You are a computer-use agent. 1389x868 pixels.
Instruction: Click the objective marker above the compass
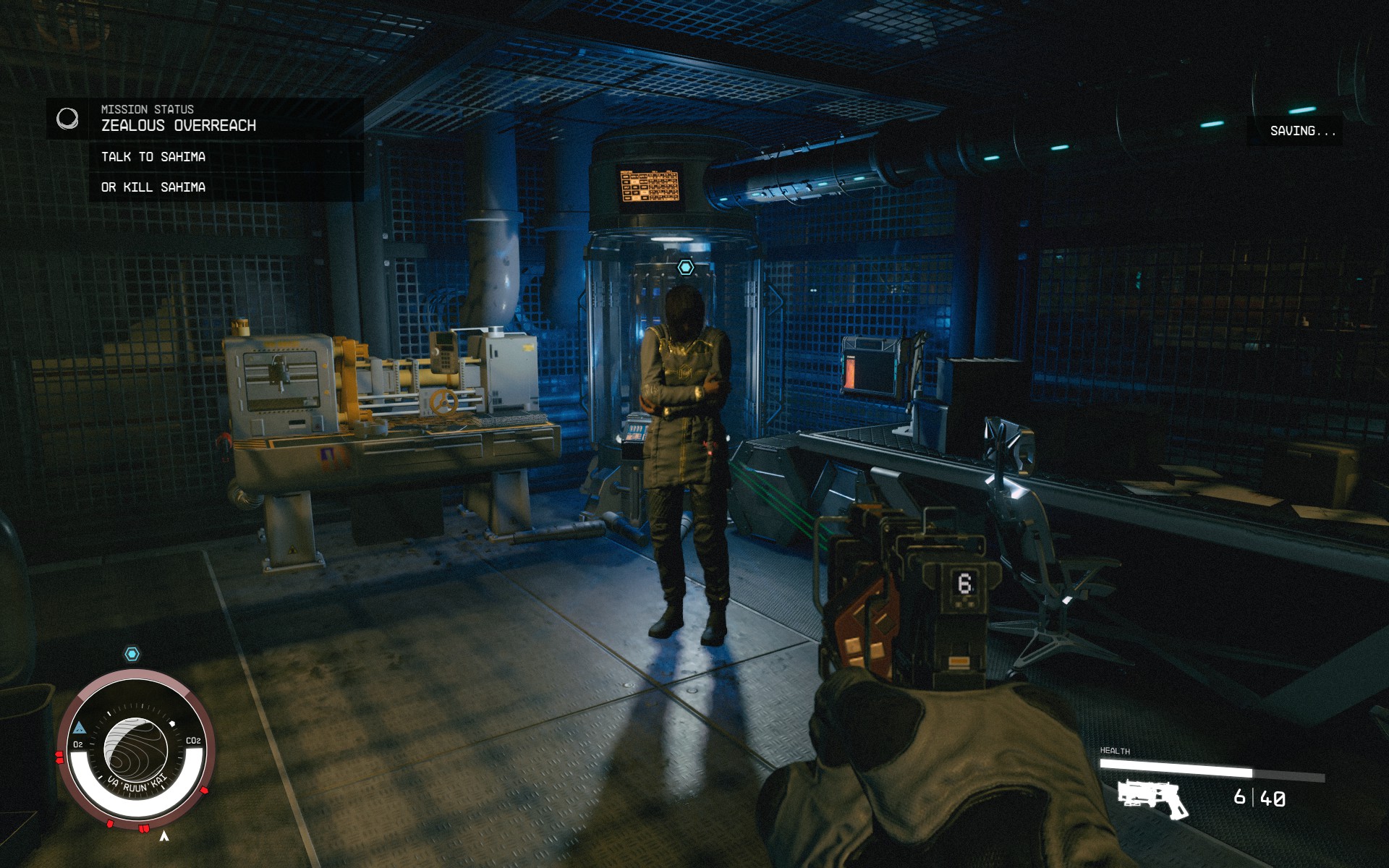[x=132, y=652]
